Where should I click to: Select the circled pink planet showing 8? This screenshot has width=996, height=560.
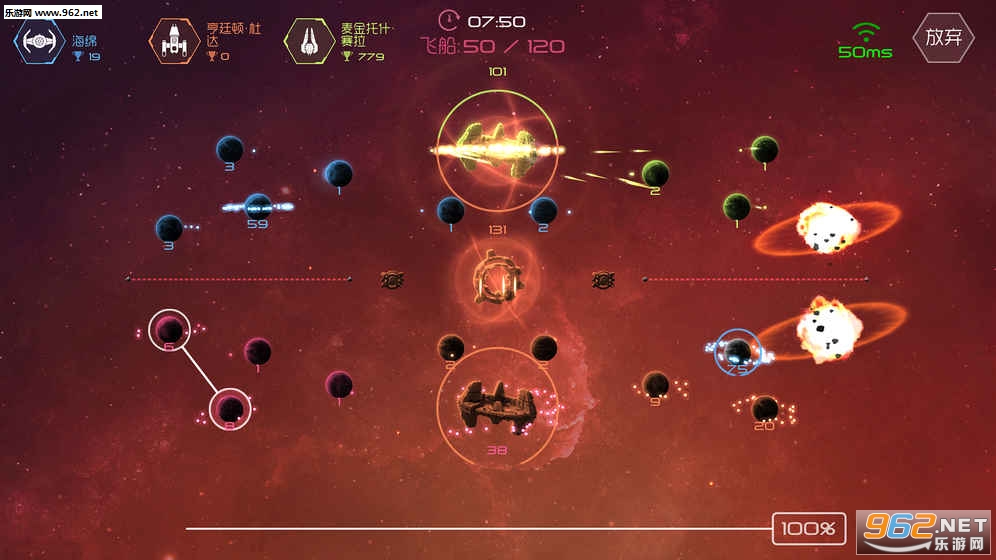231,408
